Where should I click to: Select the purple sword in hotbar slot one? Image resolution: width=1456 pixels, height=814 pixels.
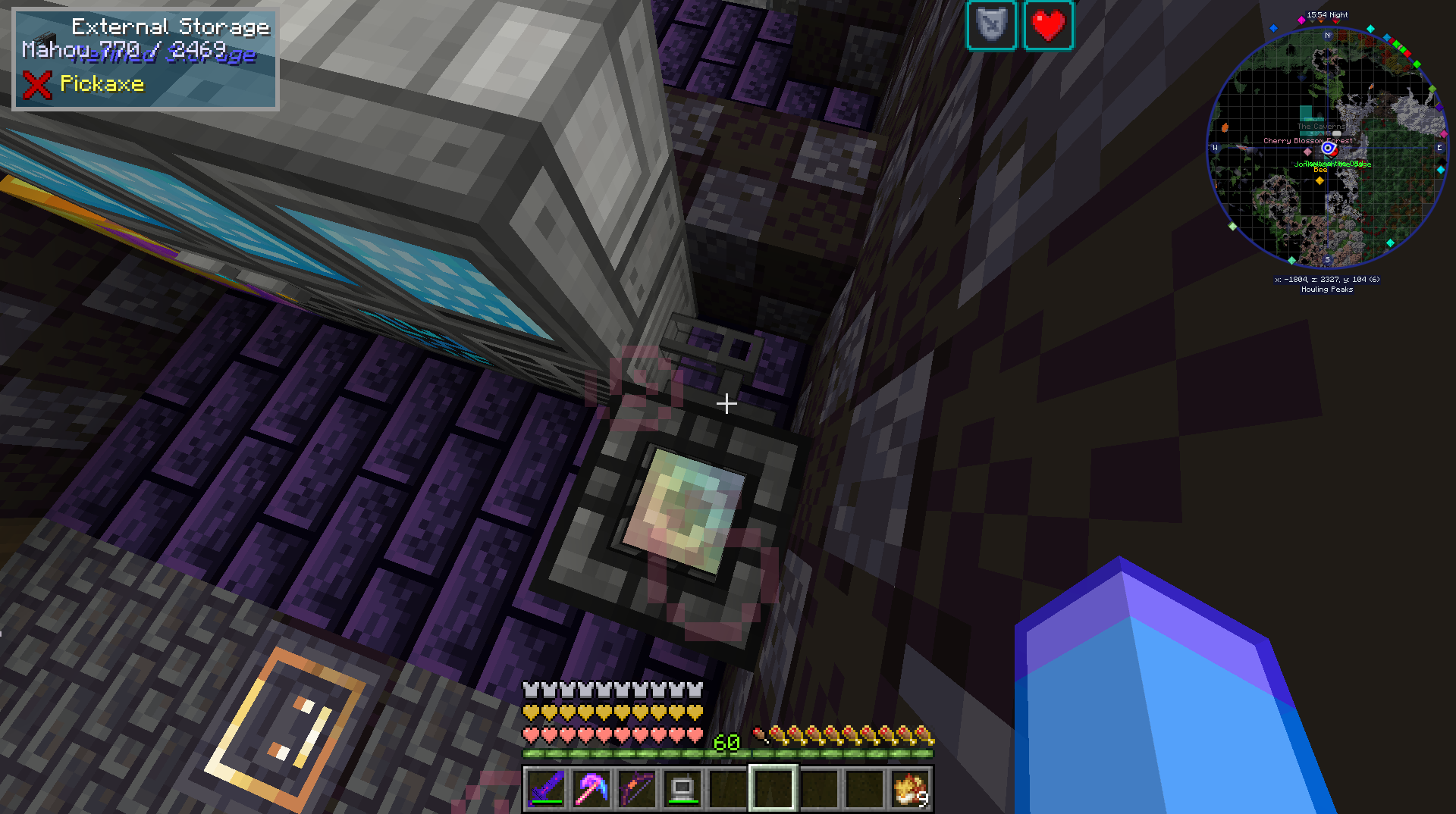(x=548, y=788)
